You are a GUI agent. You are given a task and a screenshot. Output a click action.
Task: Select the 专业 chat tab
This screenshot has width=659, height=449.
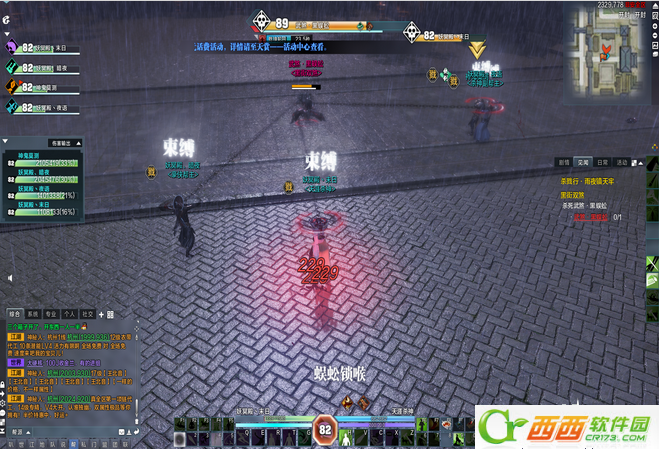point(51,313)
